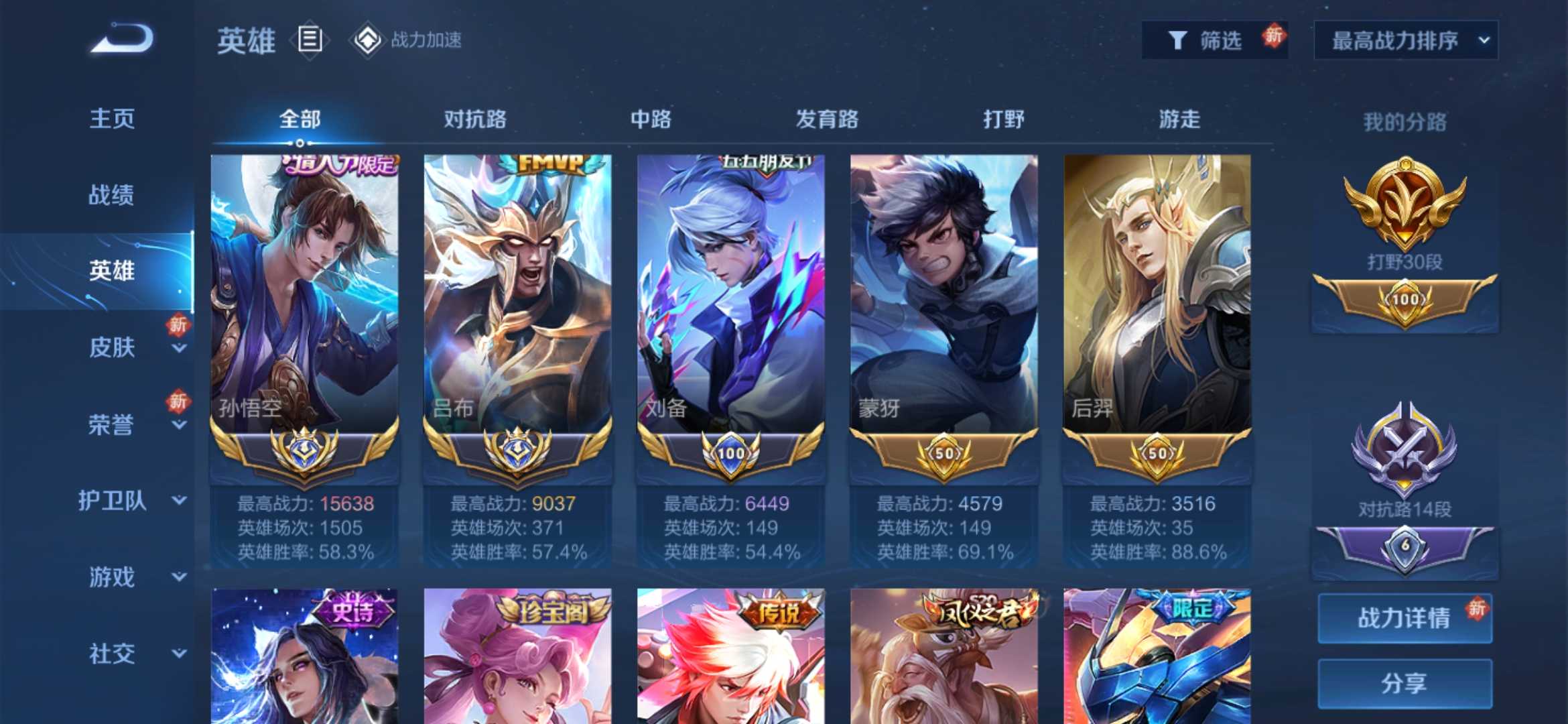Click the 战力加速 shield icon
The height and width of the screenshot is (724, 1568).
(365, 40)
